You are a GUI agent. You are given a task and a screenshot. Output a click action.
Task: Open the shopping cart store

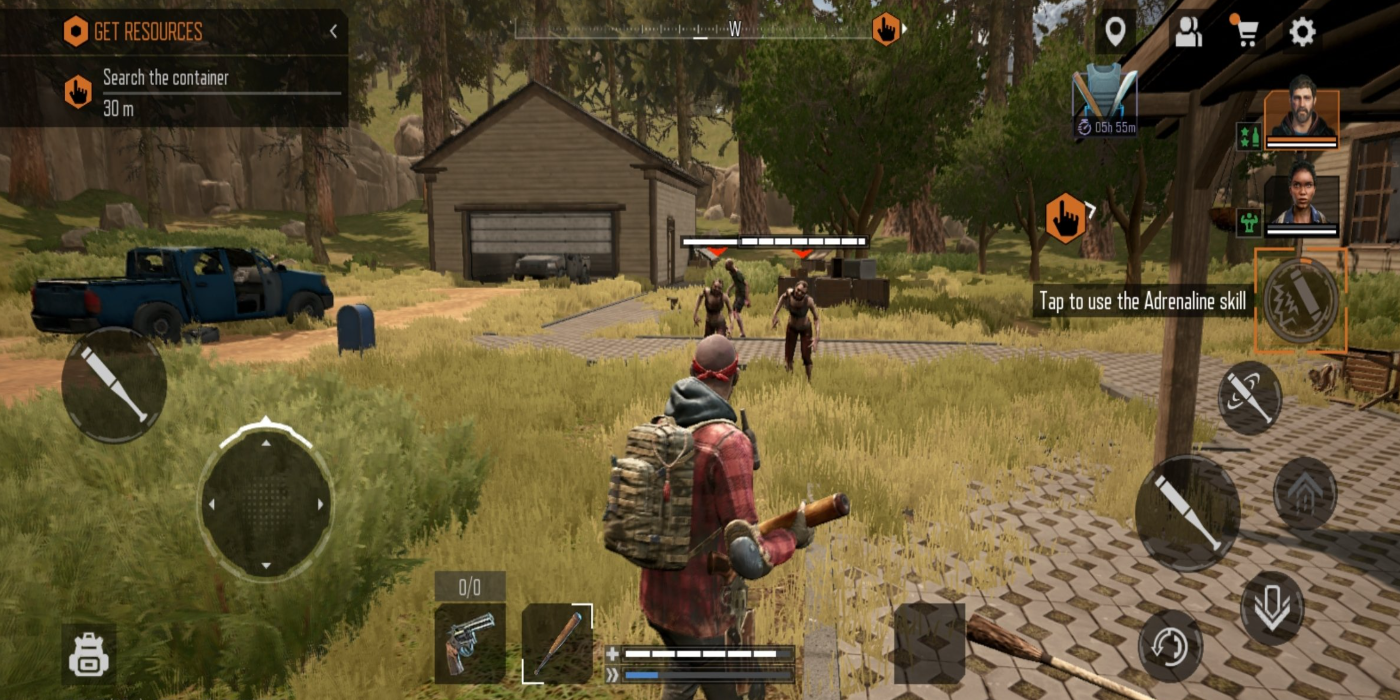(x=1245, y=33)
